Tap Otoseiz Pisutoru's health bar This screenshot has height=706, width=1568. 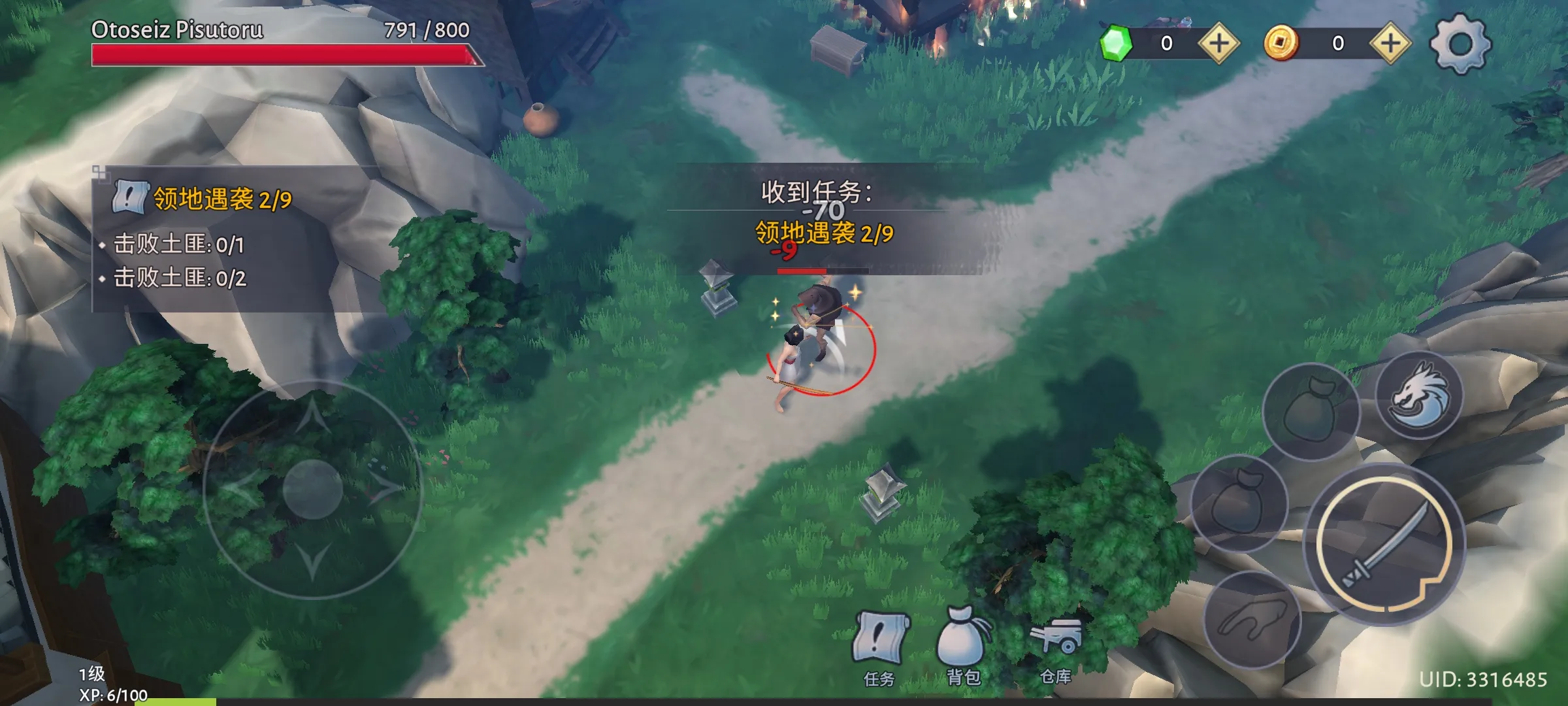(281, 55)
